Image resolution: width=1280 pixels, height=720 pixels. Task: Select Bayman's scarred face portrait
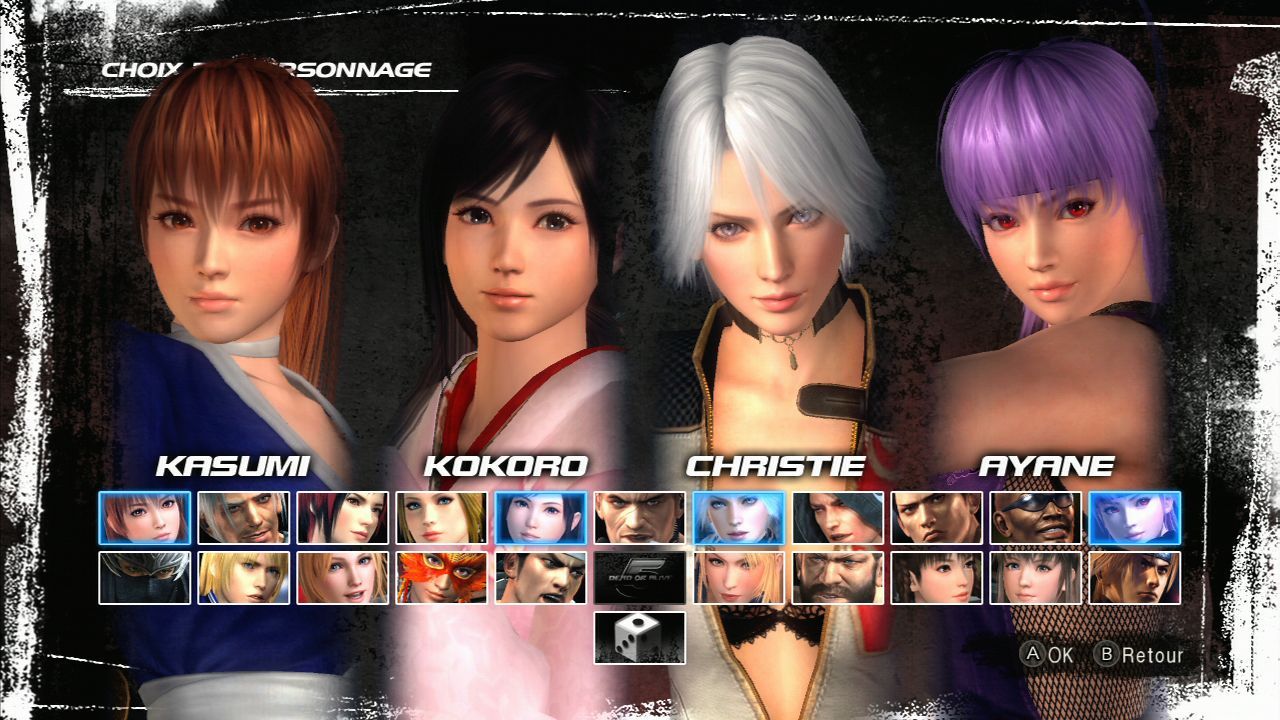point(639,517)
